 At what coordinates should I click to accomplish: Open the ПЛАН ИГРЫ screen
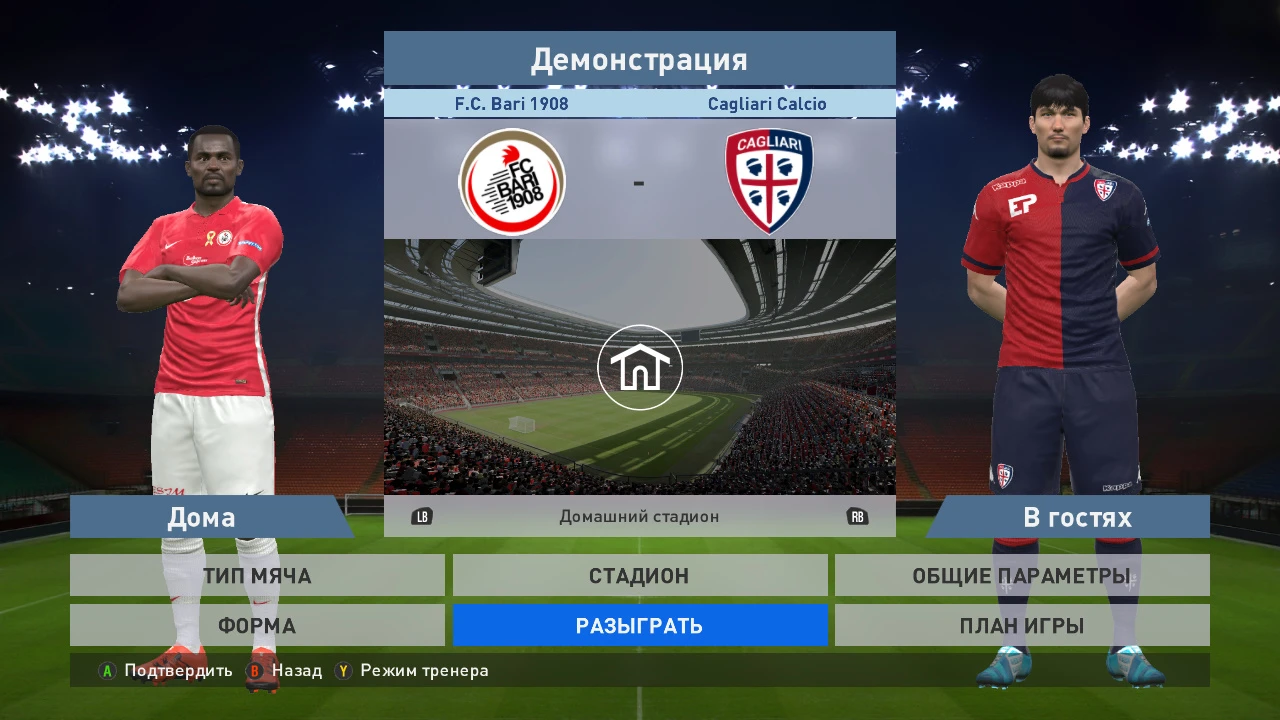pyautogui.click(x=1023, y=625)
